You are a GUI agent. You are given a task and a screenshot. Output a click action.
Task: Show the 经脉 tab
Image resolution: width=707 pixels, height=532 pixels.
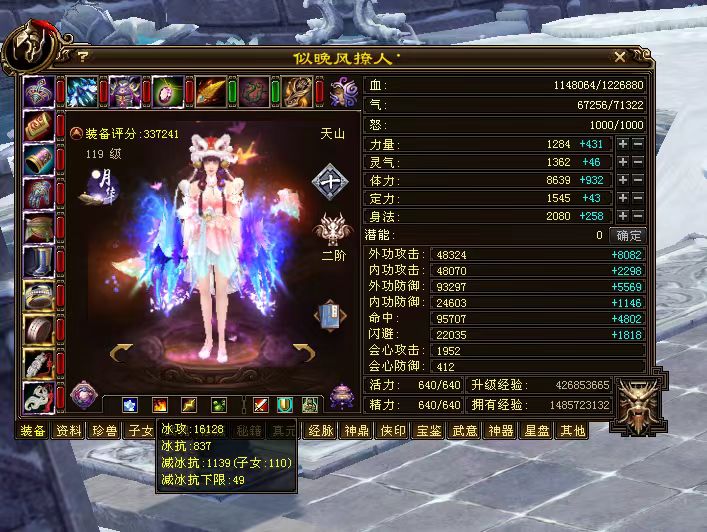(x=321, y=431)
